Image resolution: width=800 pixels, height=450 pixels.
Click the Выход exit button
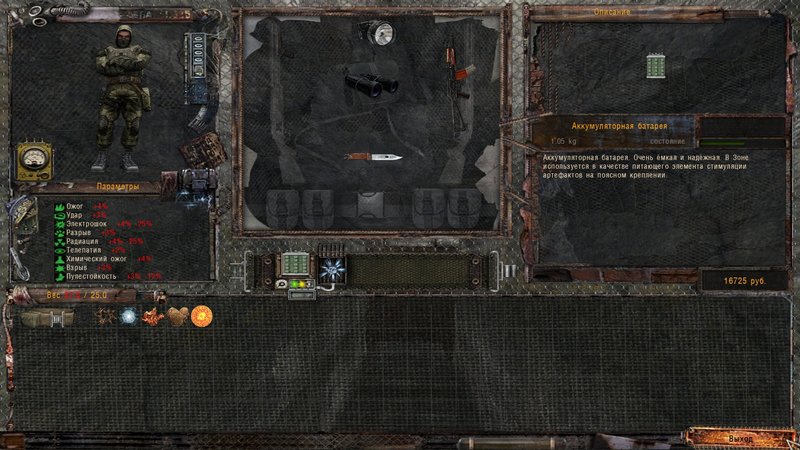[741, 438]
